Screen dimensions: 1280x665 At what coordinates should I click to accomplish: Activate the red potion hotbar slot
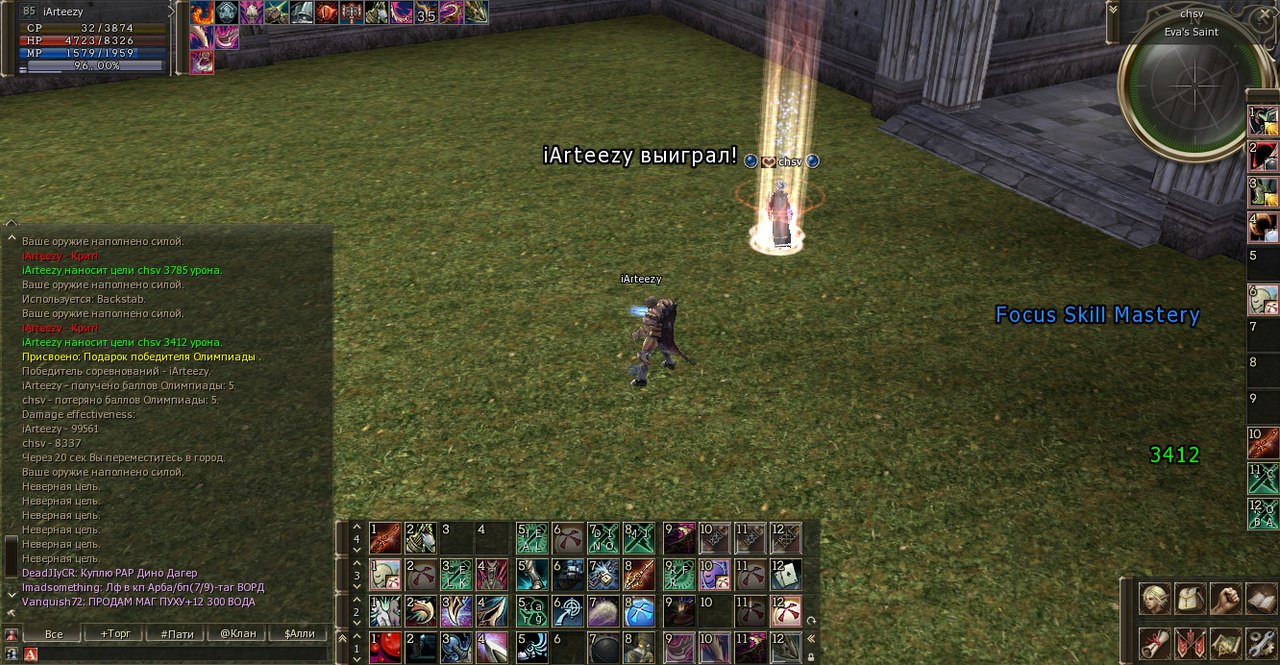point(385,647)
